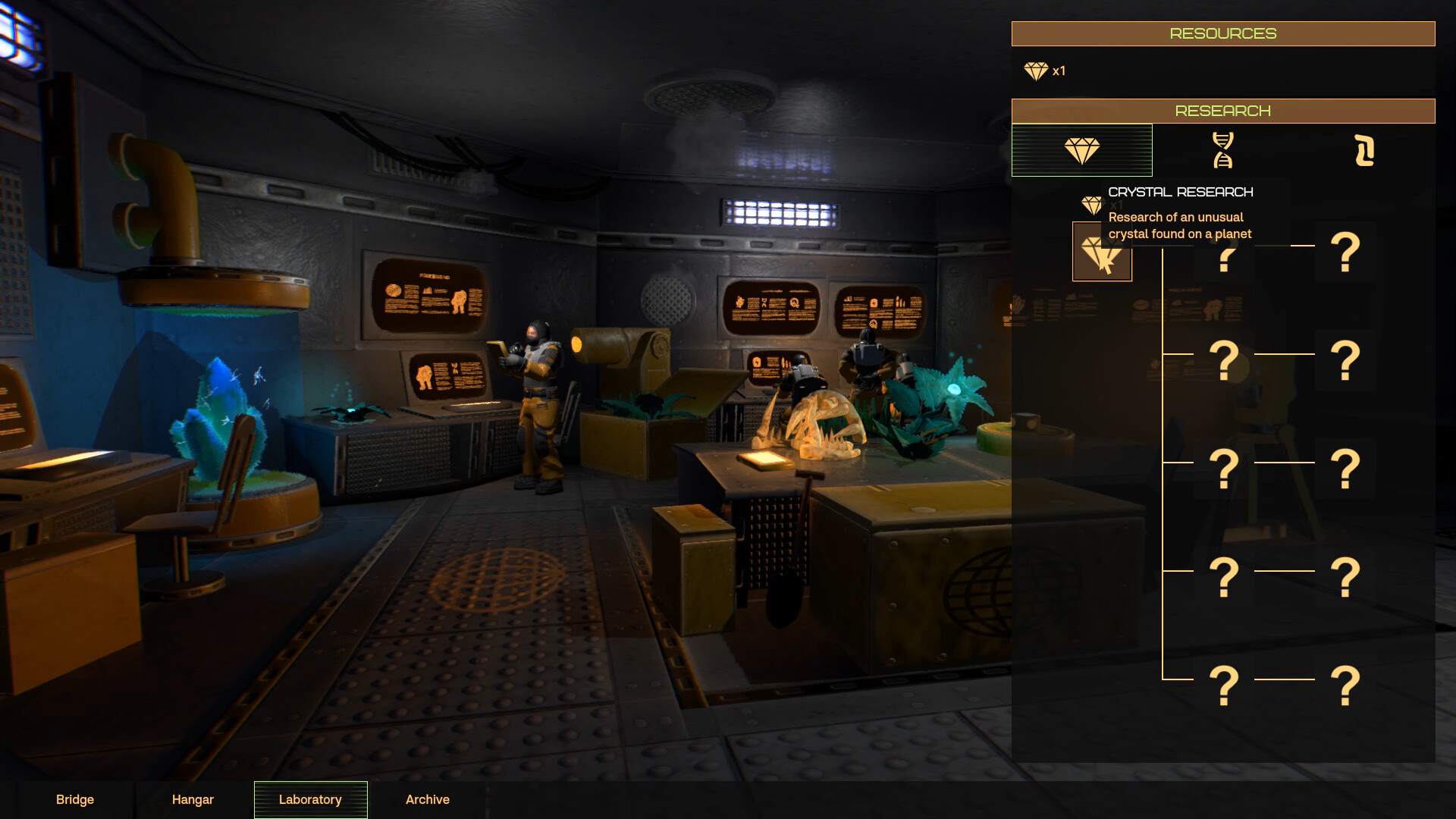This screenshot has height=819, width=1456.
Task: Click the RESEARCH panel header
Action: pos(1222,110)
